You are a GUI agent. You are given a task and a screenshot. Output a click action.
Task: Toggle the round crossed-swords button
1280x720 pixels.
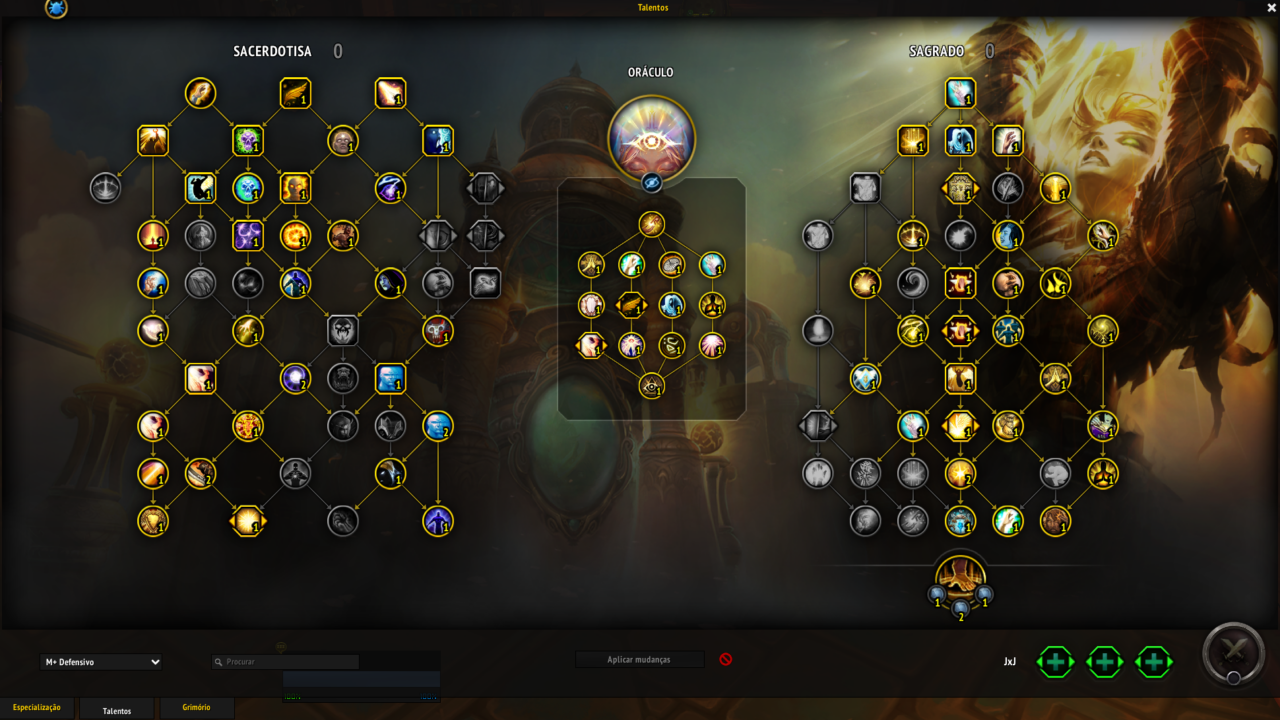click(1234, 654)
